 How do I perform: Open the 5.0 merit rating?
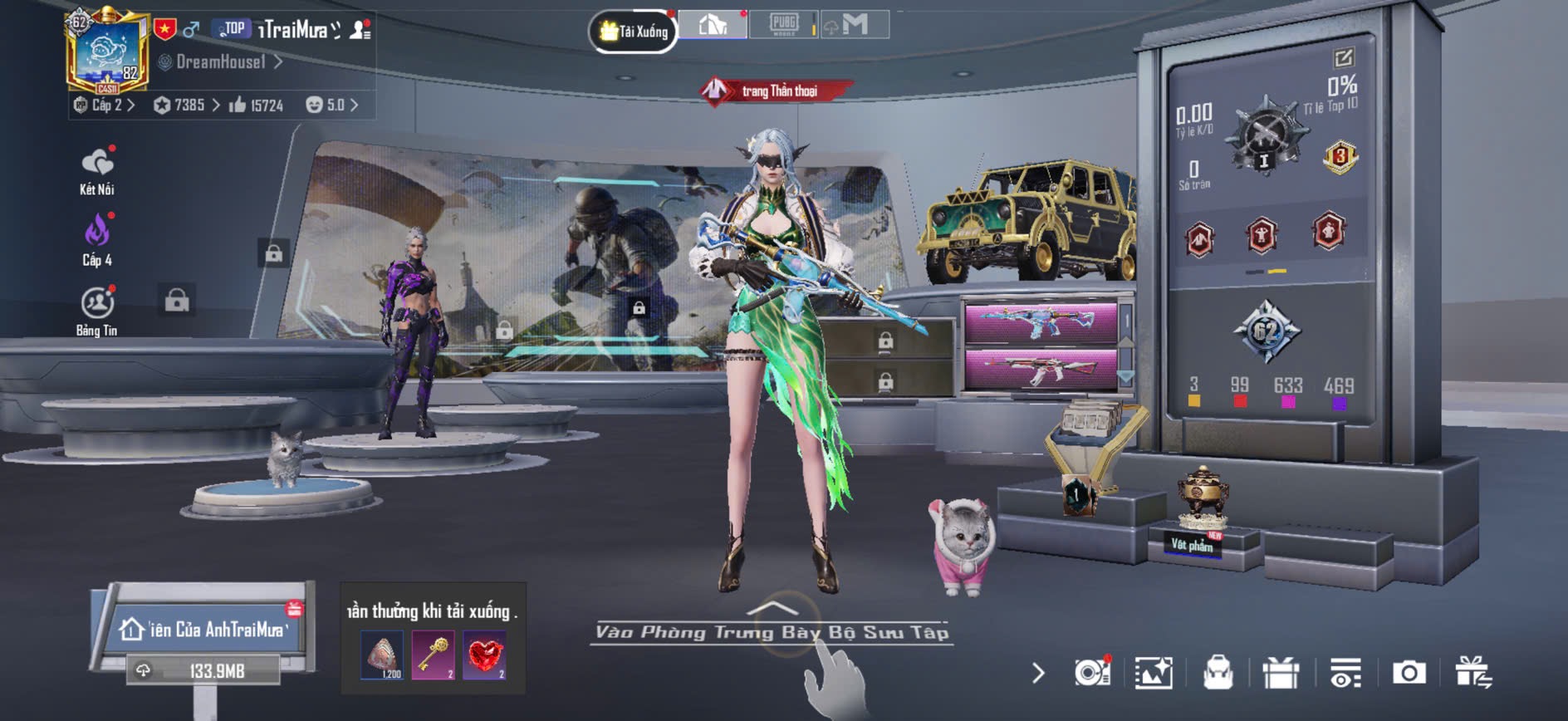coord(331,105)
